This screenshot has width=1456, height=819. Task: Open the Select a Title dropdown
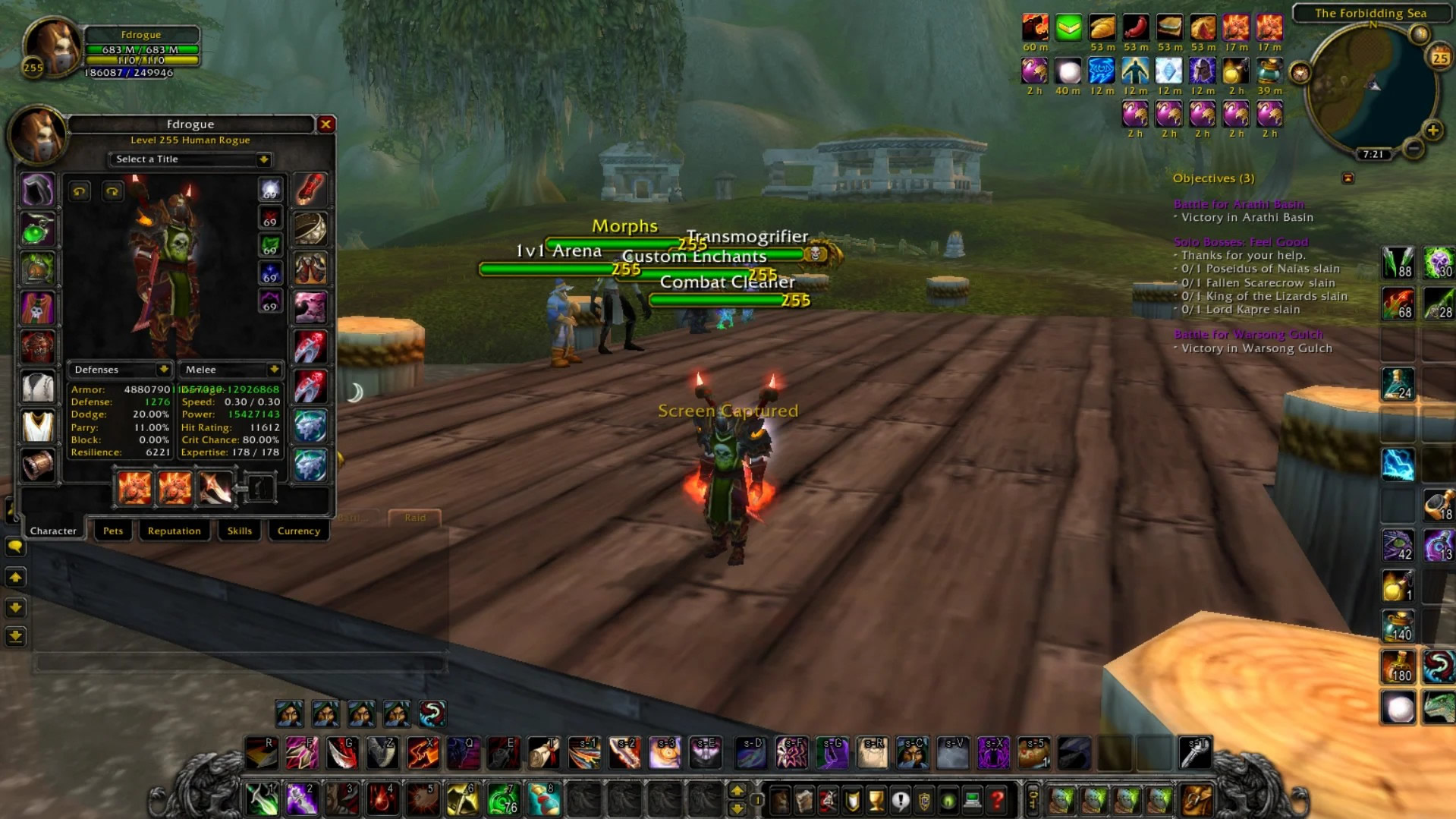coord(190,159)
